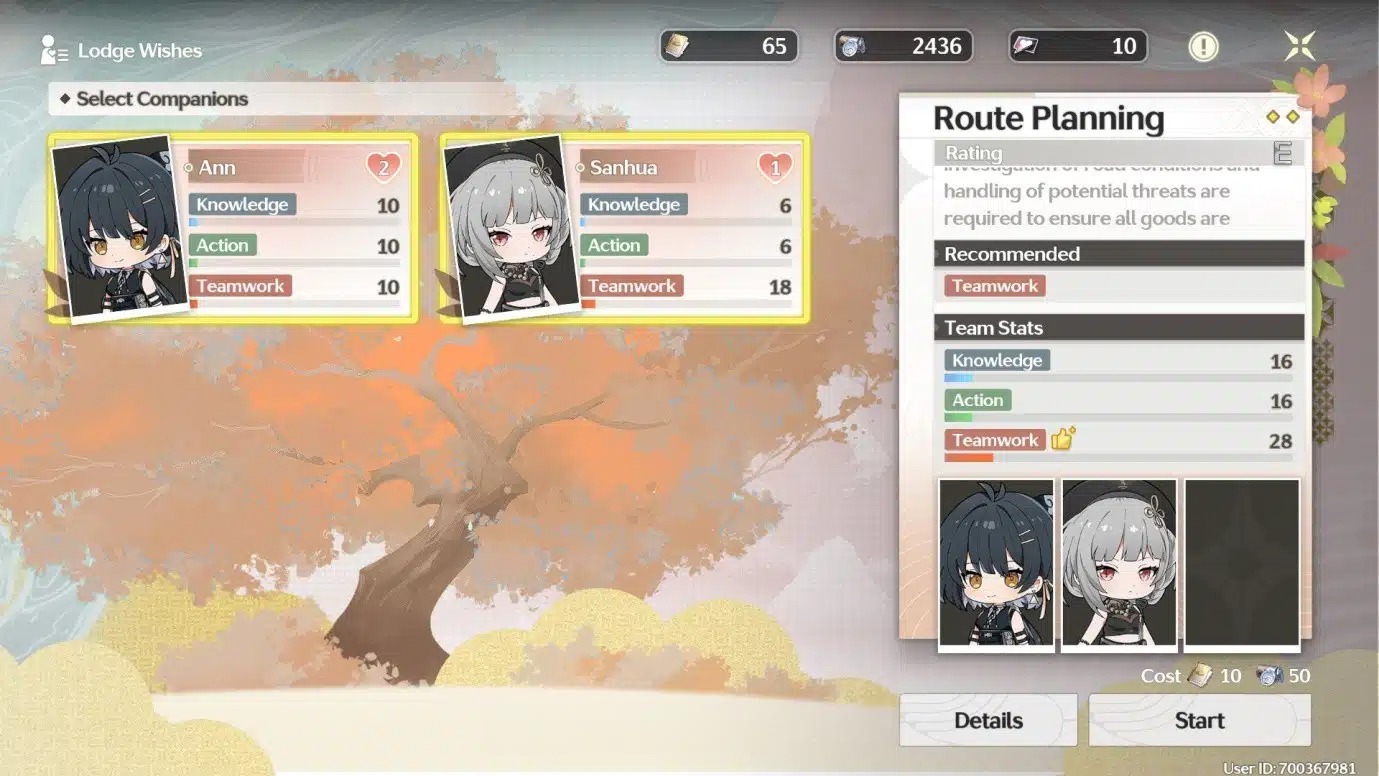
Task: Remove Ann's portrait from the team slots
Action: pyautogui.click(x=996, y=564)
